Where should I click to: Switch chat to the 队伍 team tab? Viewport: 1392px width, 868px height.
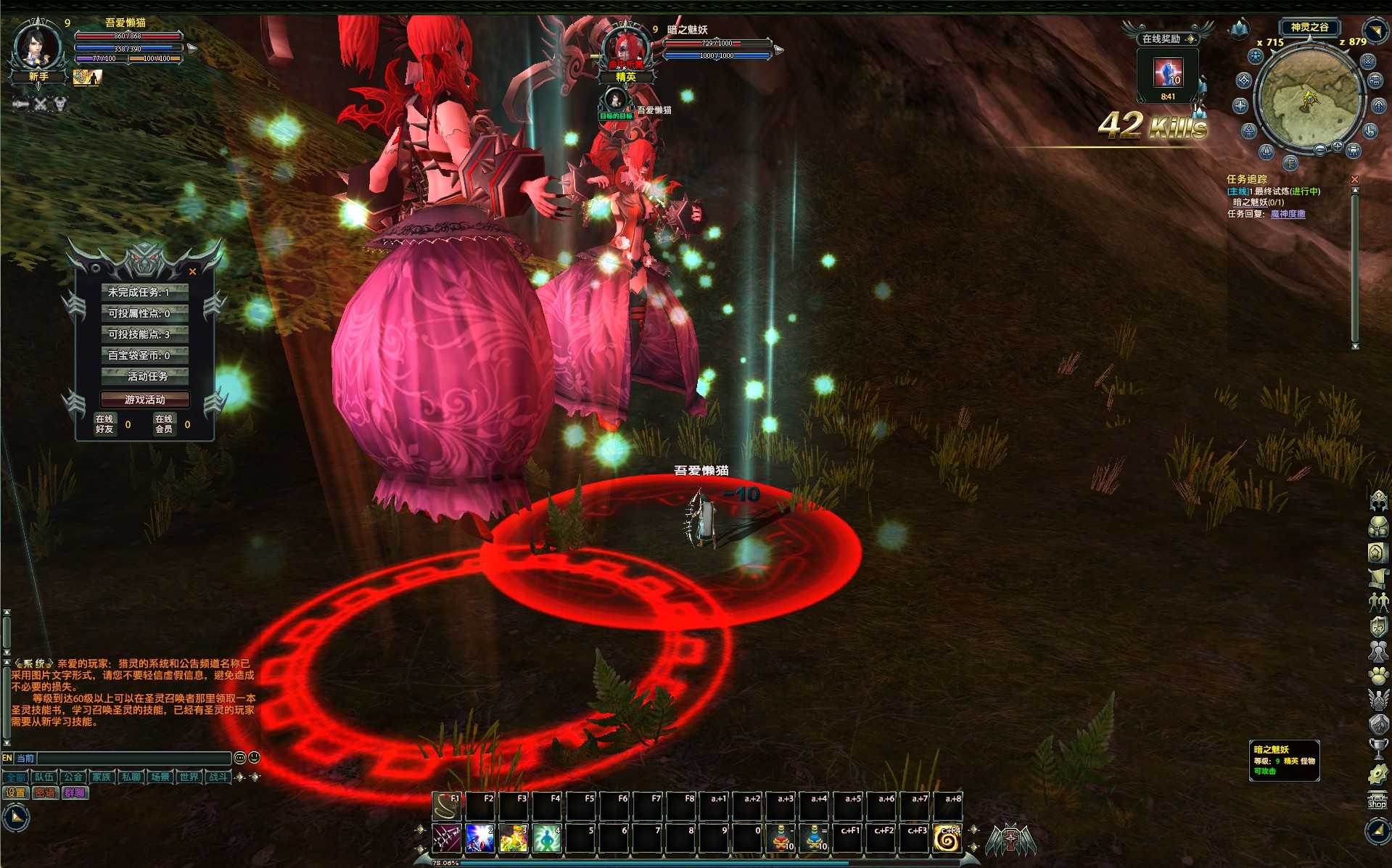(44, 777)
